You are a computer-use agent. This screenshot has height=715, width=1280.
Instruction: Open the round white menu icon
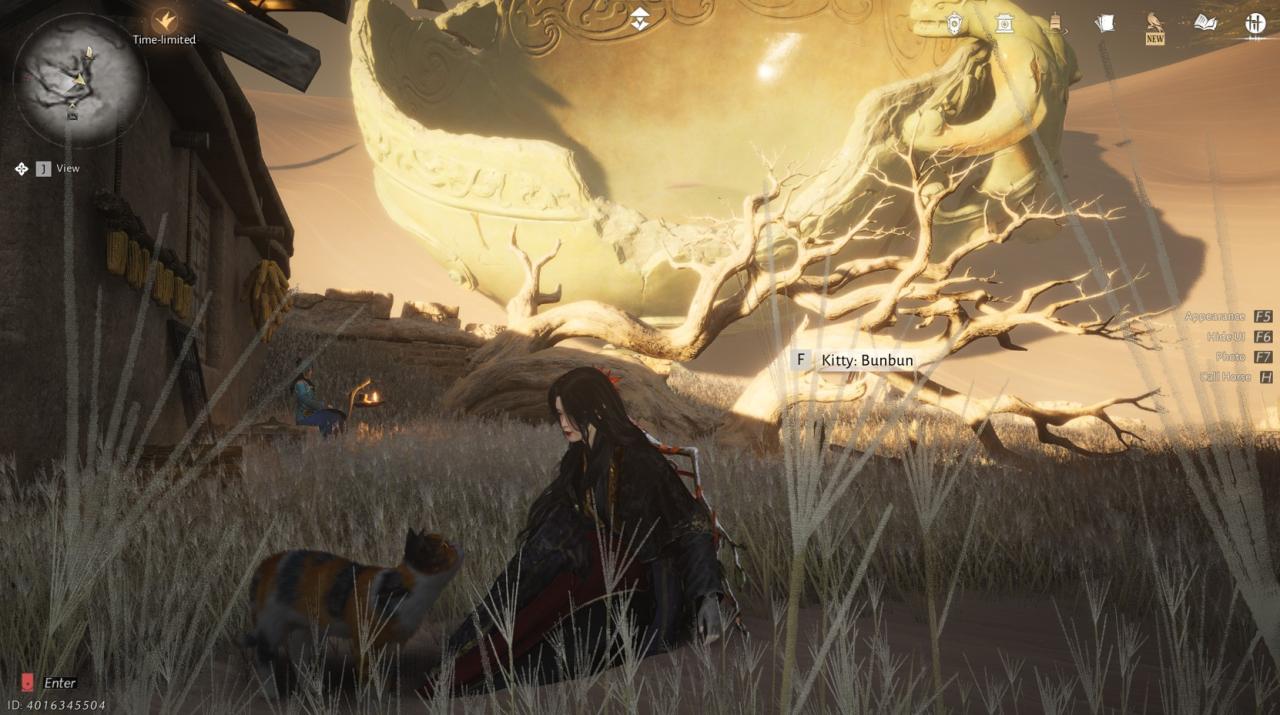point(1255,23)
